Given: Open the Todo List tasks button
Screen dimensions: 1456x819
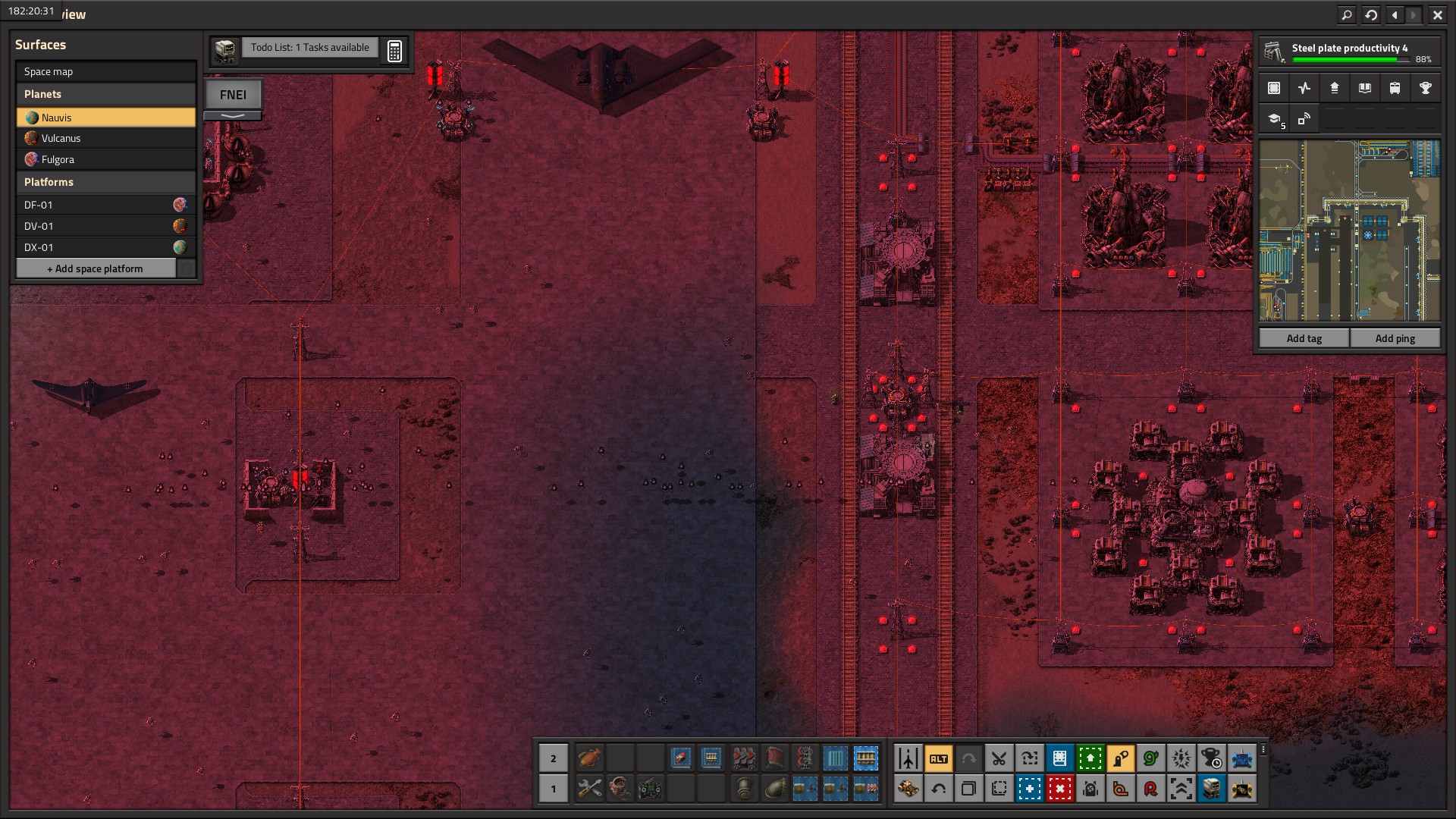Looking at the screenshot, I should click(309, 48).
